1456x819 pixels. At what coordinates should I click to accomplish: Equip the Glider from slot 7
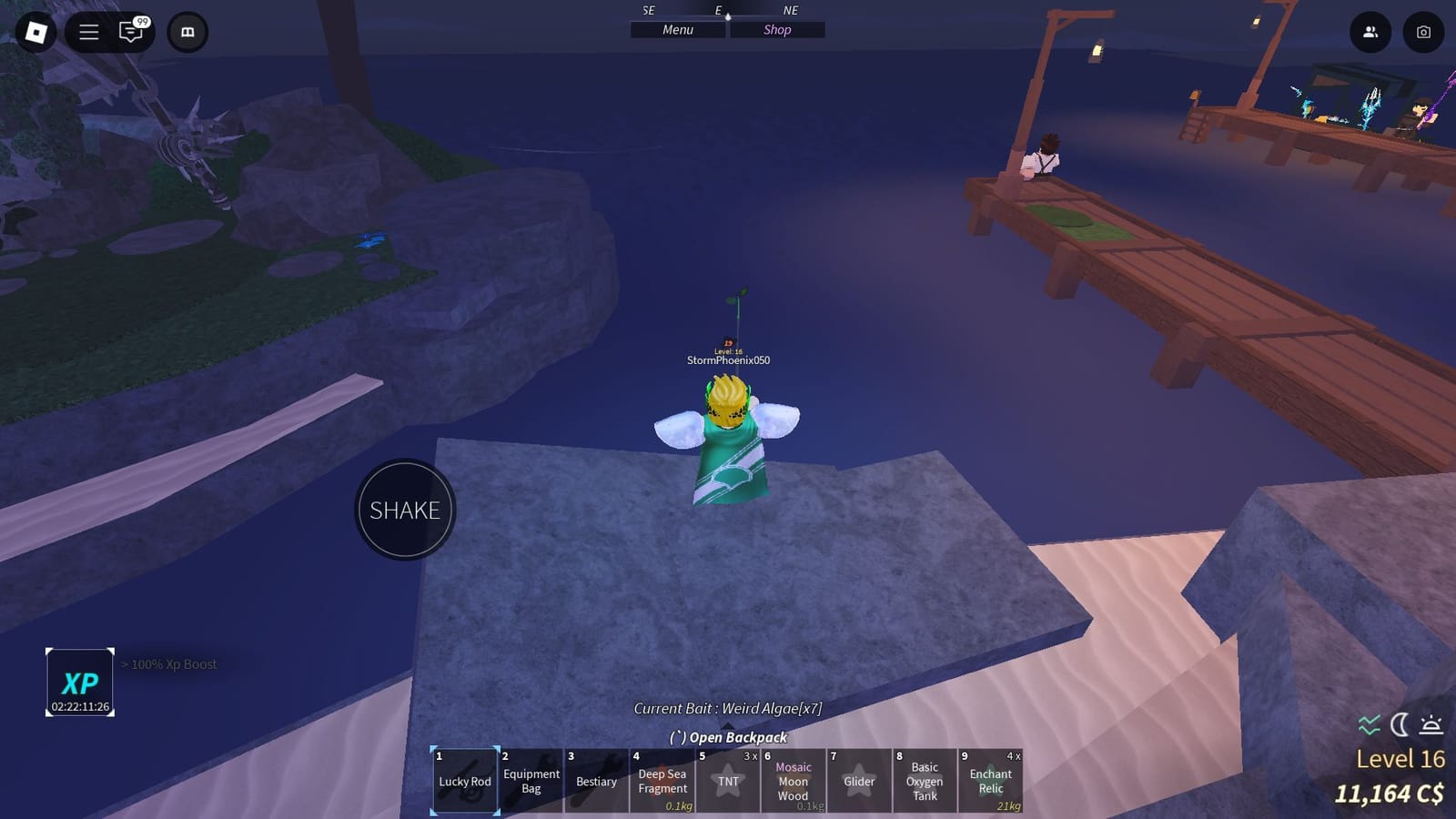858,781
